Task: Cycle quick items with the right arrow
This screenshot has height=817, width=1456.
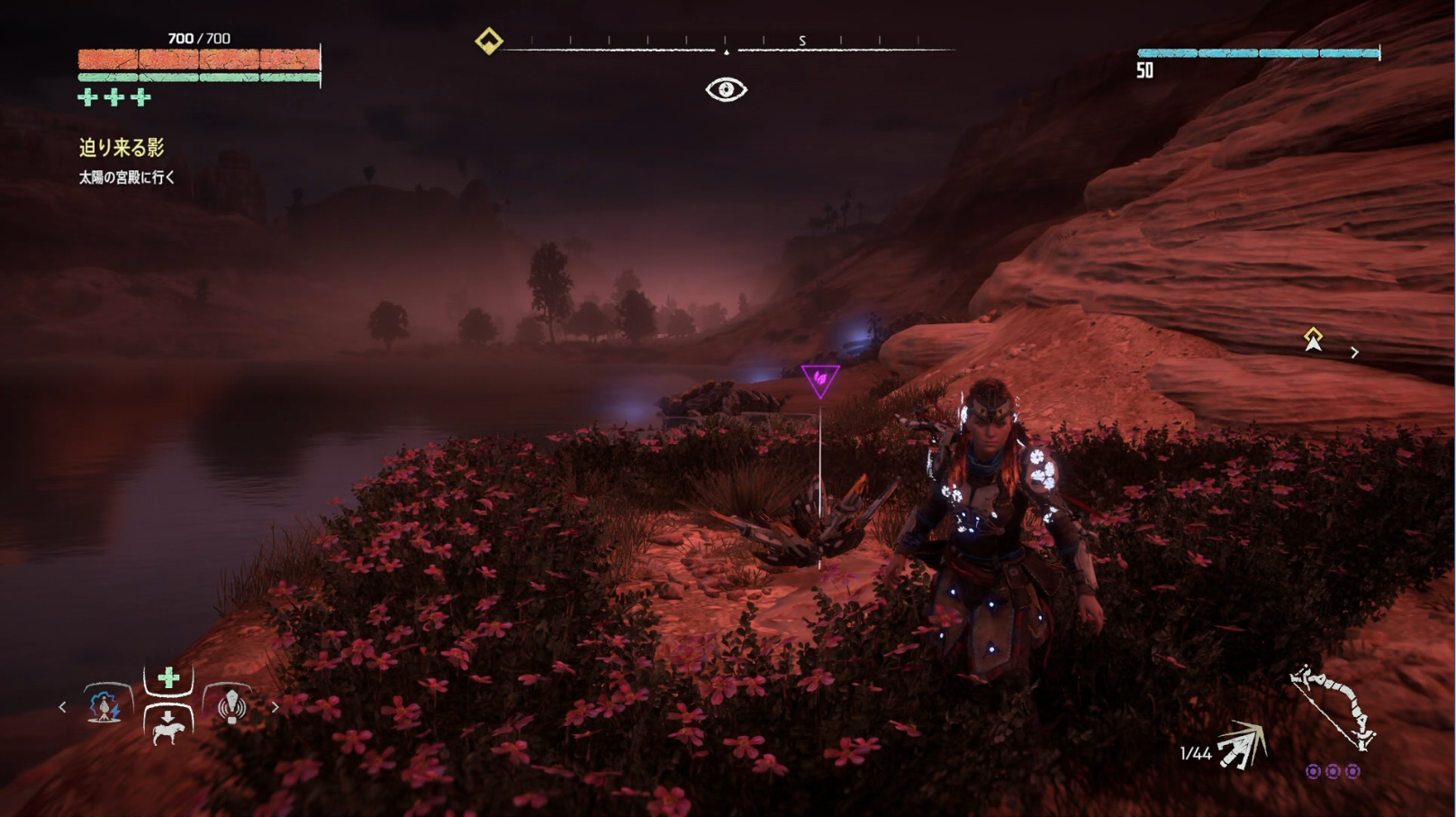Action: click(276, 707)
